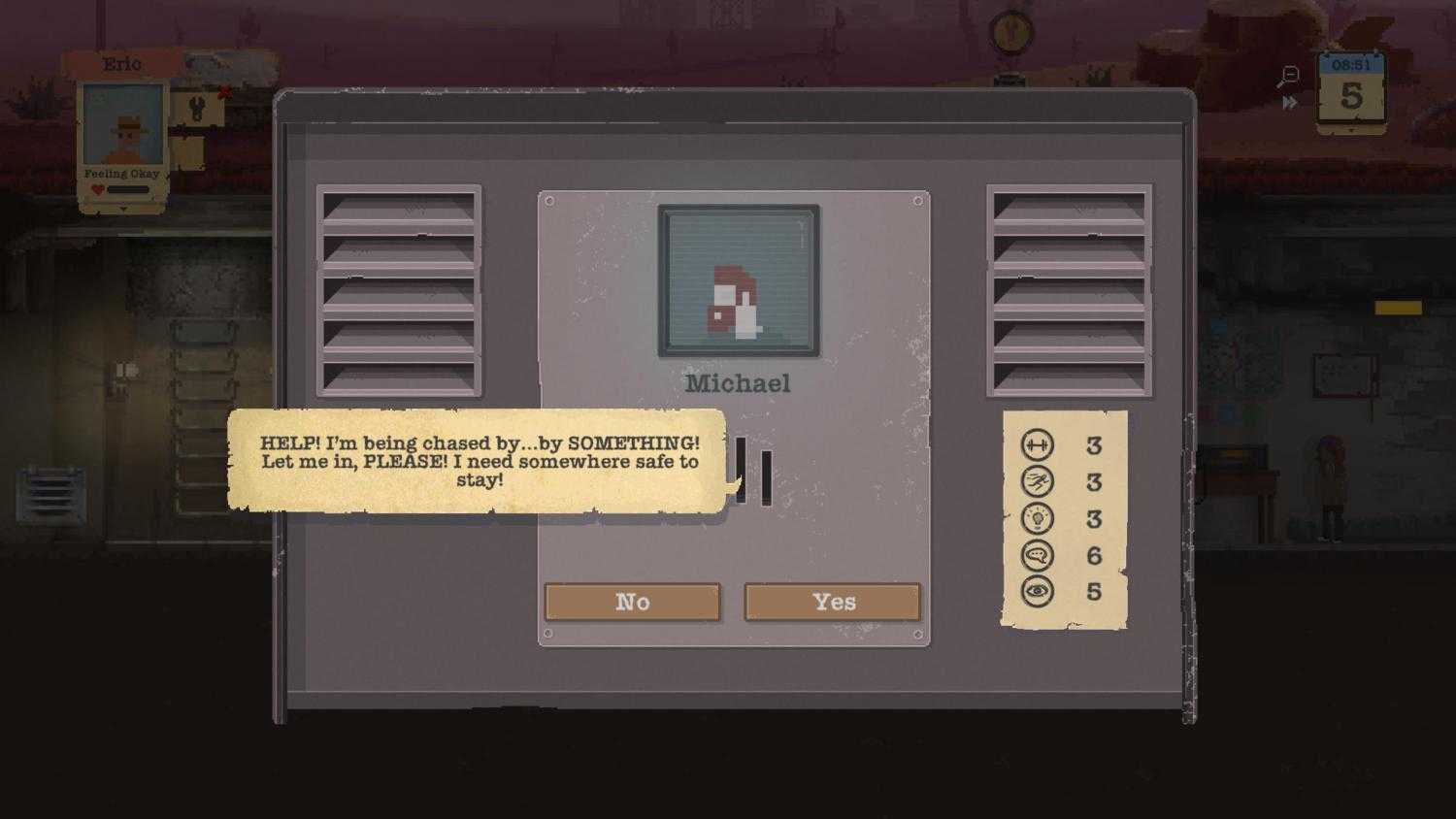
Task: Click the Feeling Okay status label
Action: 120,173
